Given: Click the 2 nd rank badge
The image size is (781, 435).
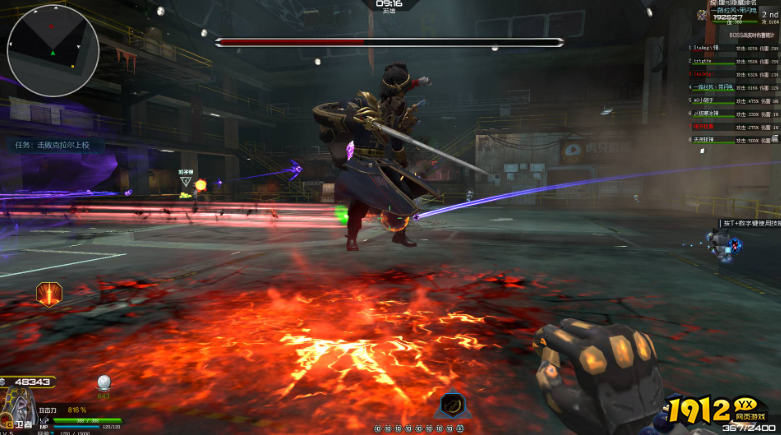Looking at the screenshot, I should coord(769,15).
